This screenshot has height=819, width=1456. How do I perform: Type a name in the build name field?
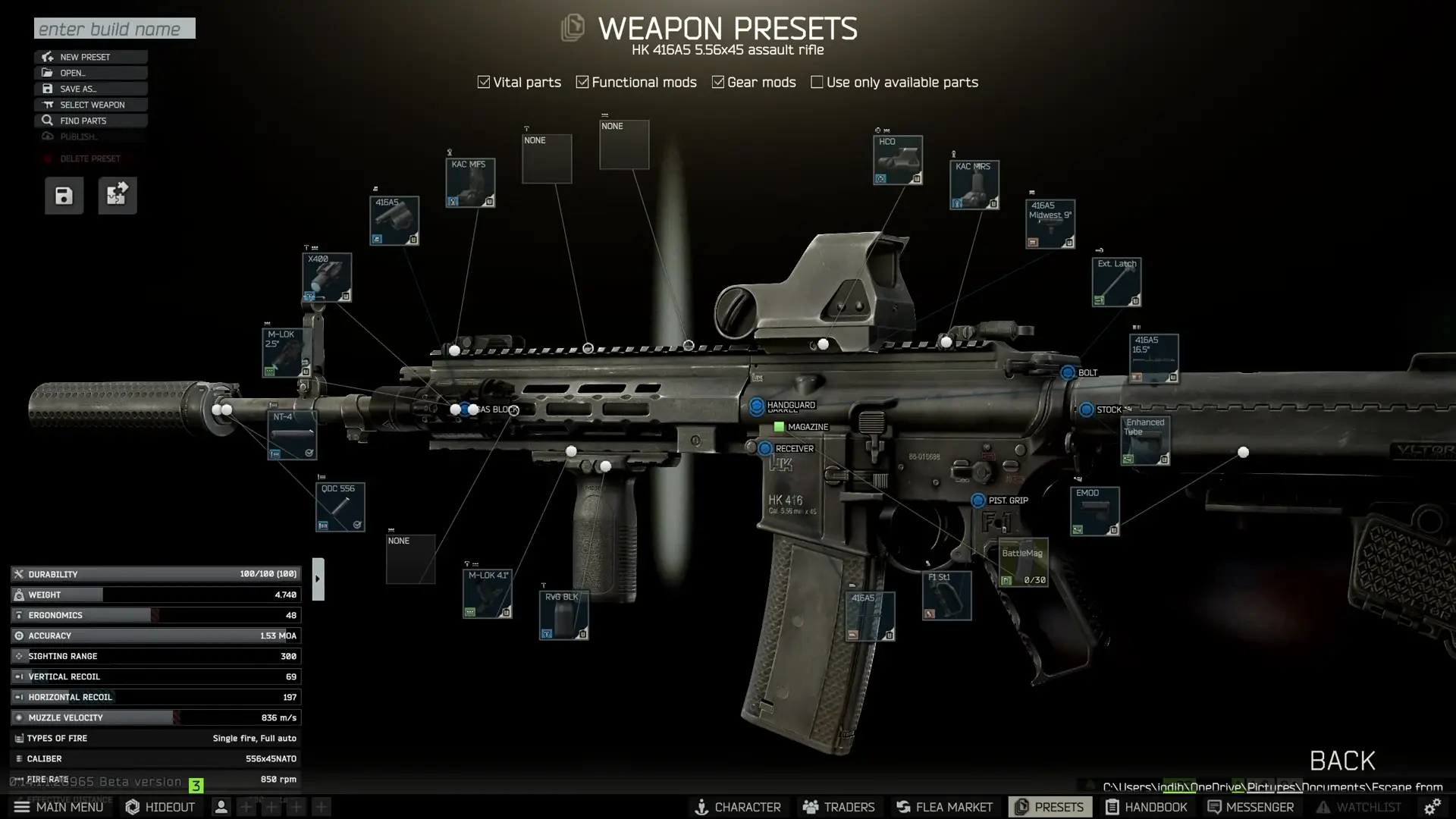click(114, 28)
